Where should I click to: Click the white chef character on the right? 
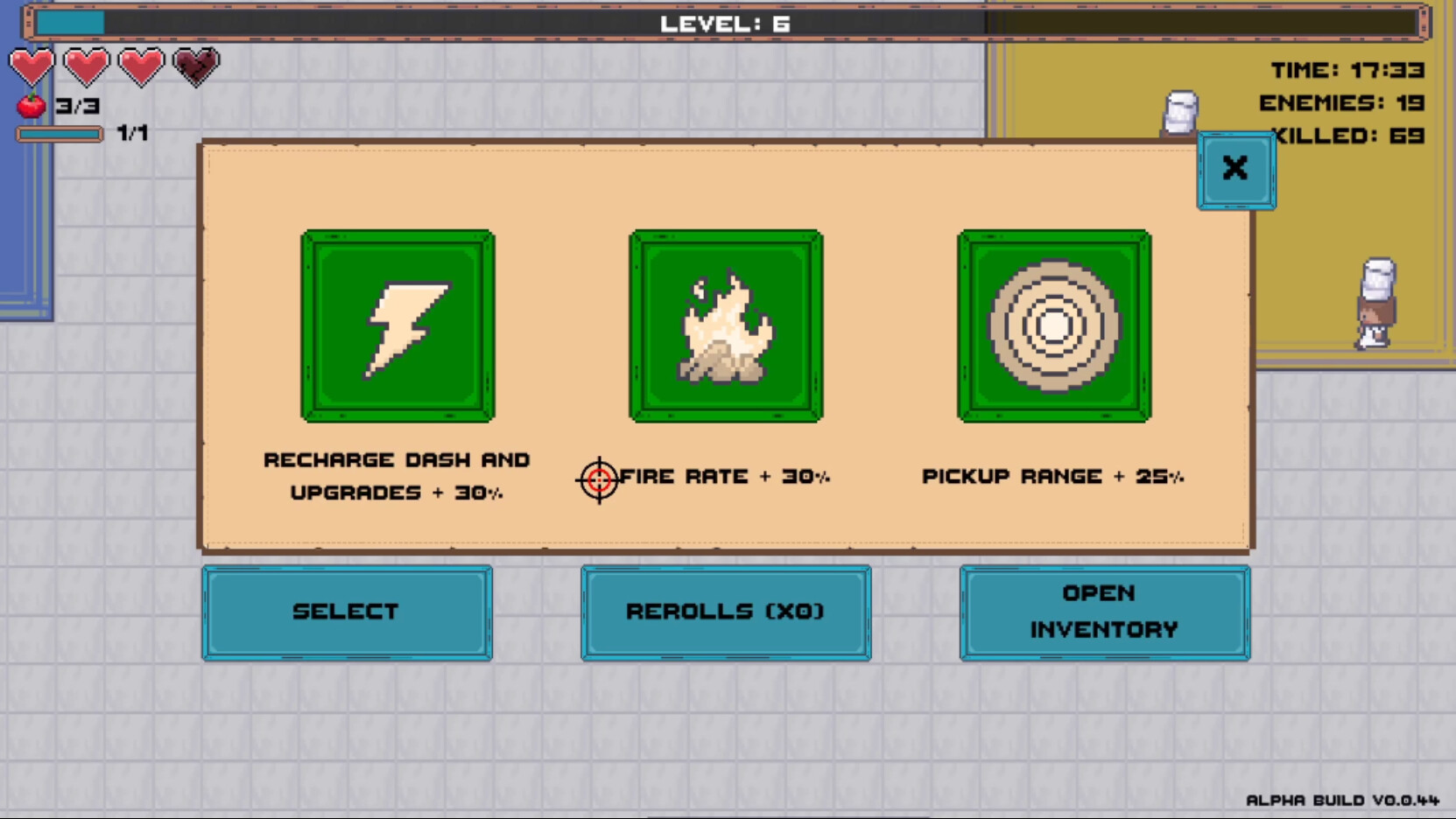[x=1378, y=302]
